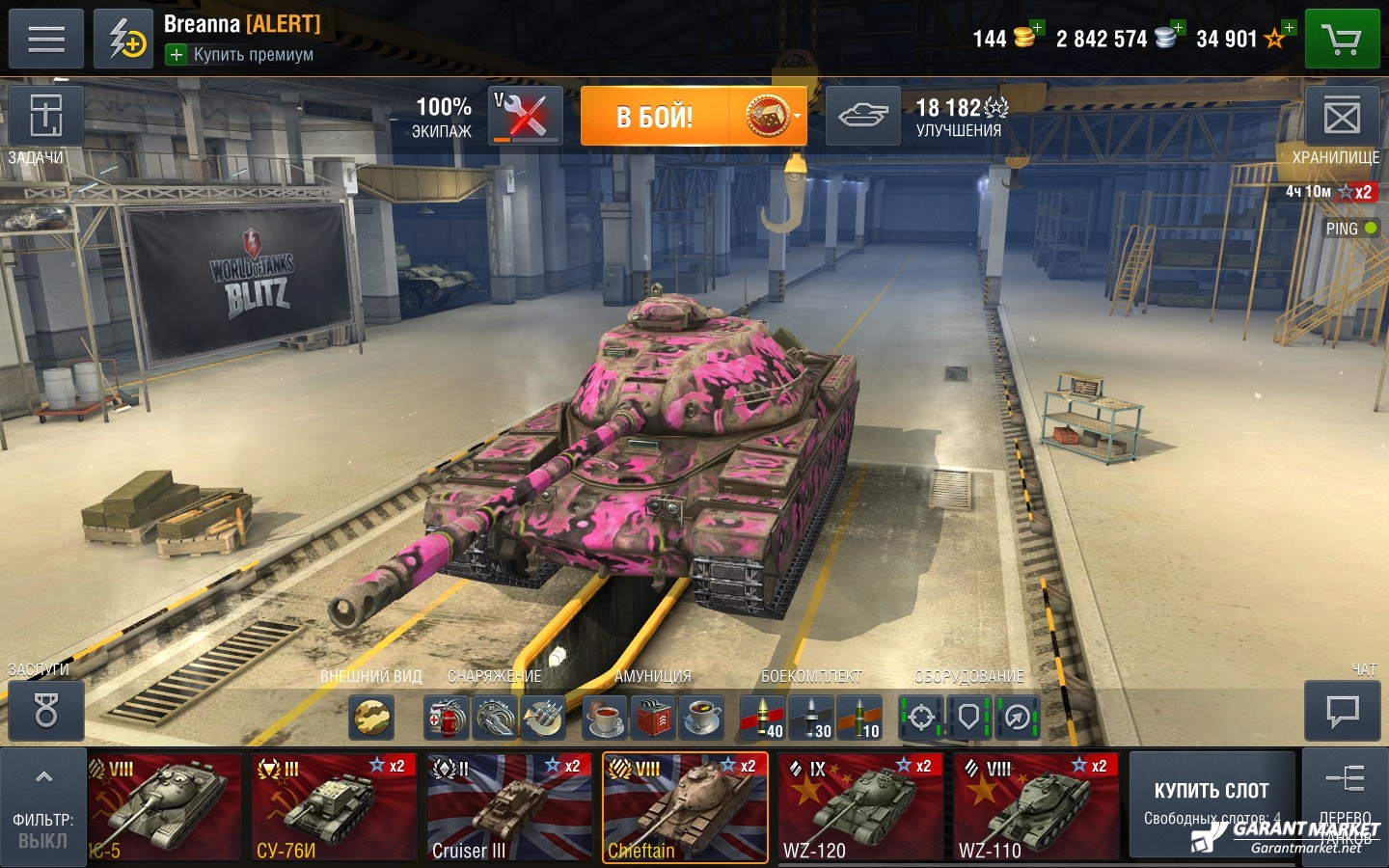1389x868 pixels.
Task: Expand the battle mode arrow beside В БОЙ!
Action: [795, 116]
